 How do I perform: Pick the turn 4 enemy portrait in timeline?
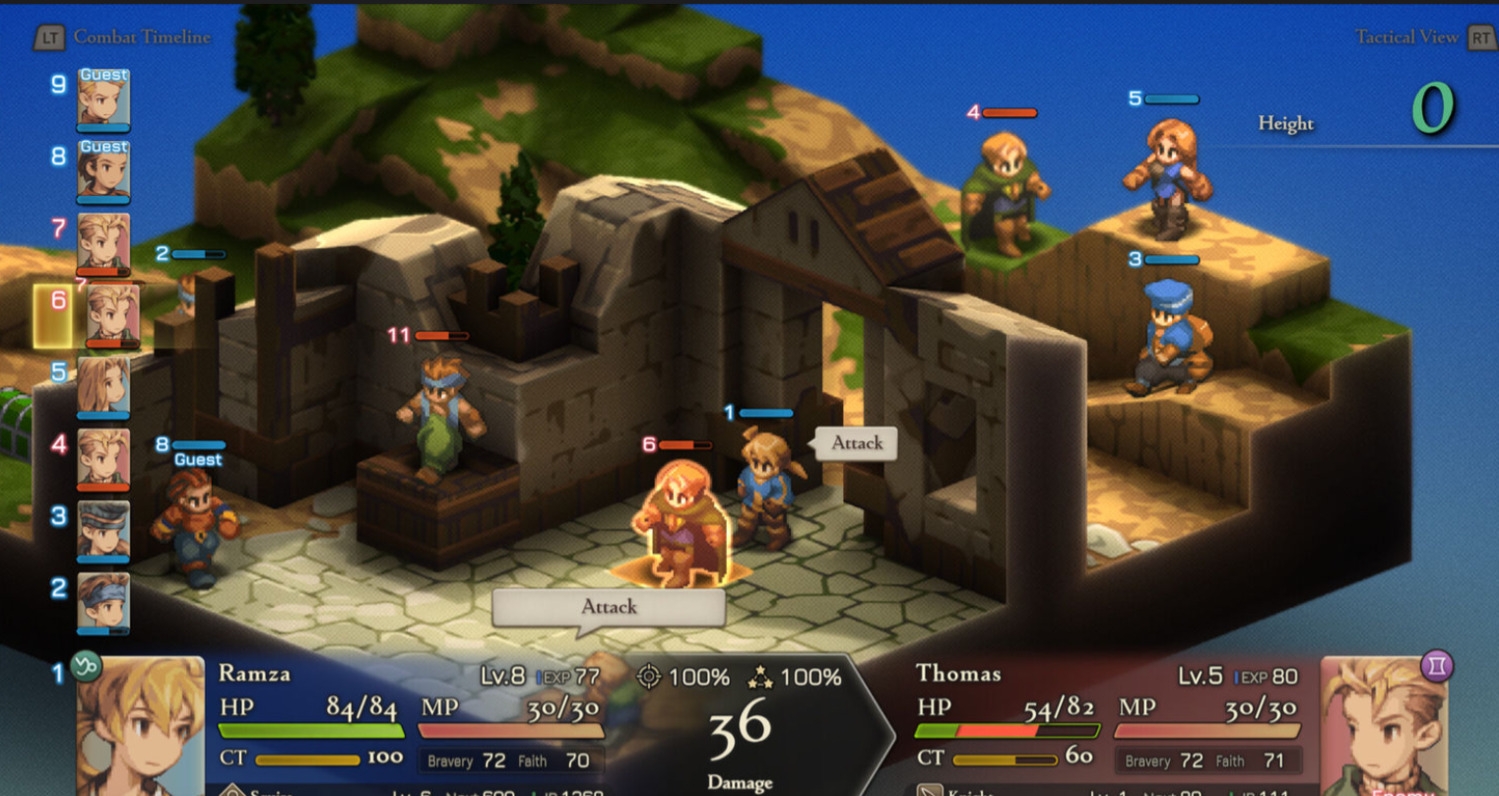click(103, 457)
